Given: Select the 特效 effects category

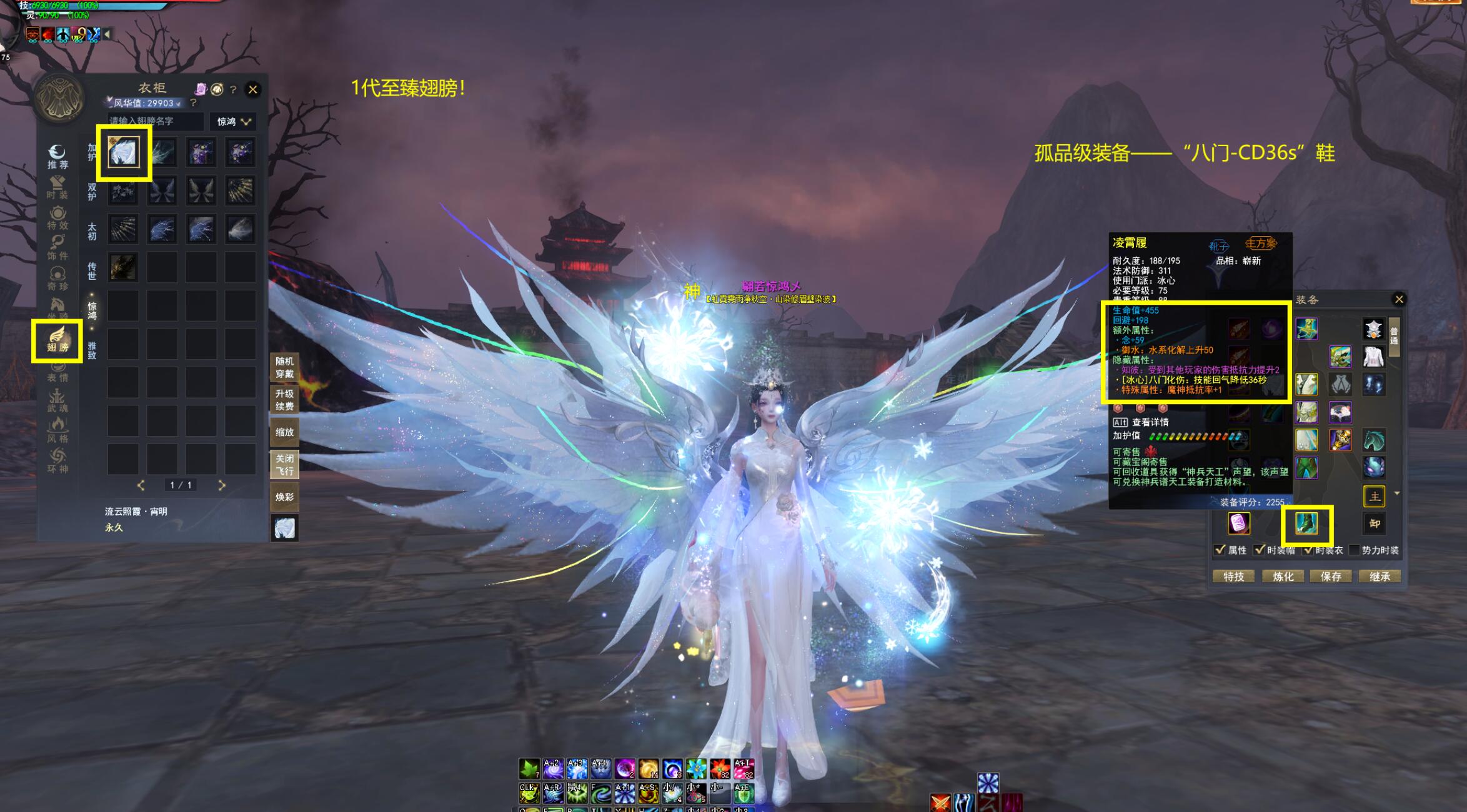Looking at the screenshot, I should tap(57, 218).
